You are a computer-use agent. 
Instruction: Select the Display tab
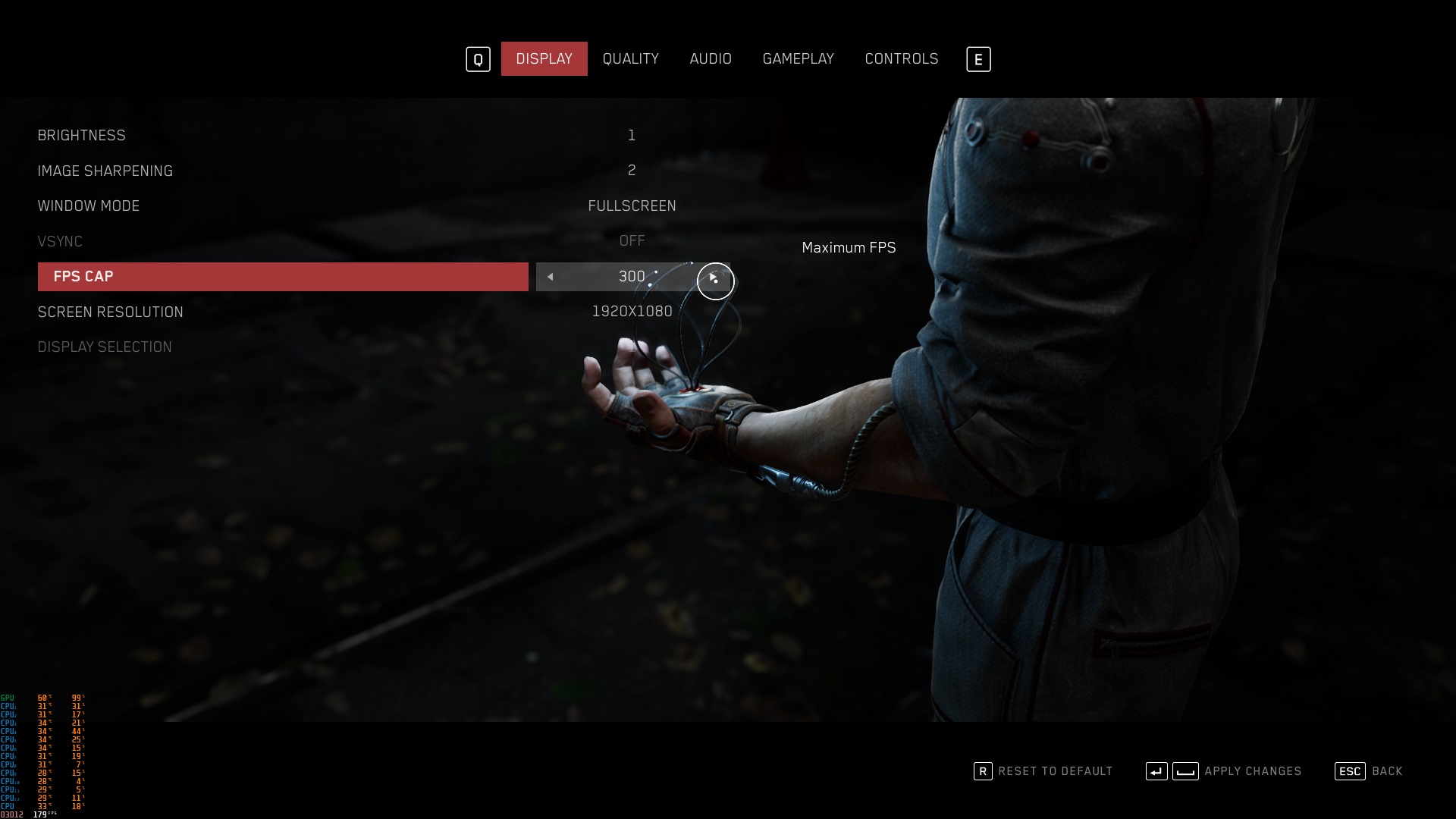coord(544,59)
